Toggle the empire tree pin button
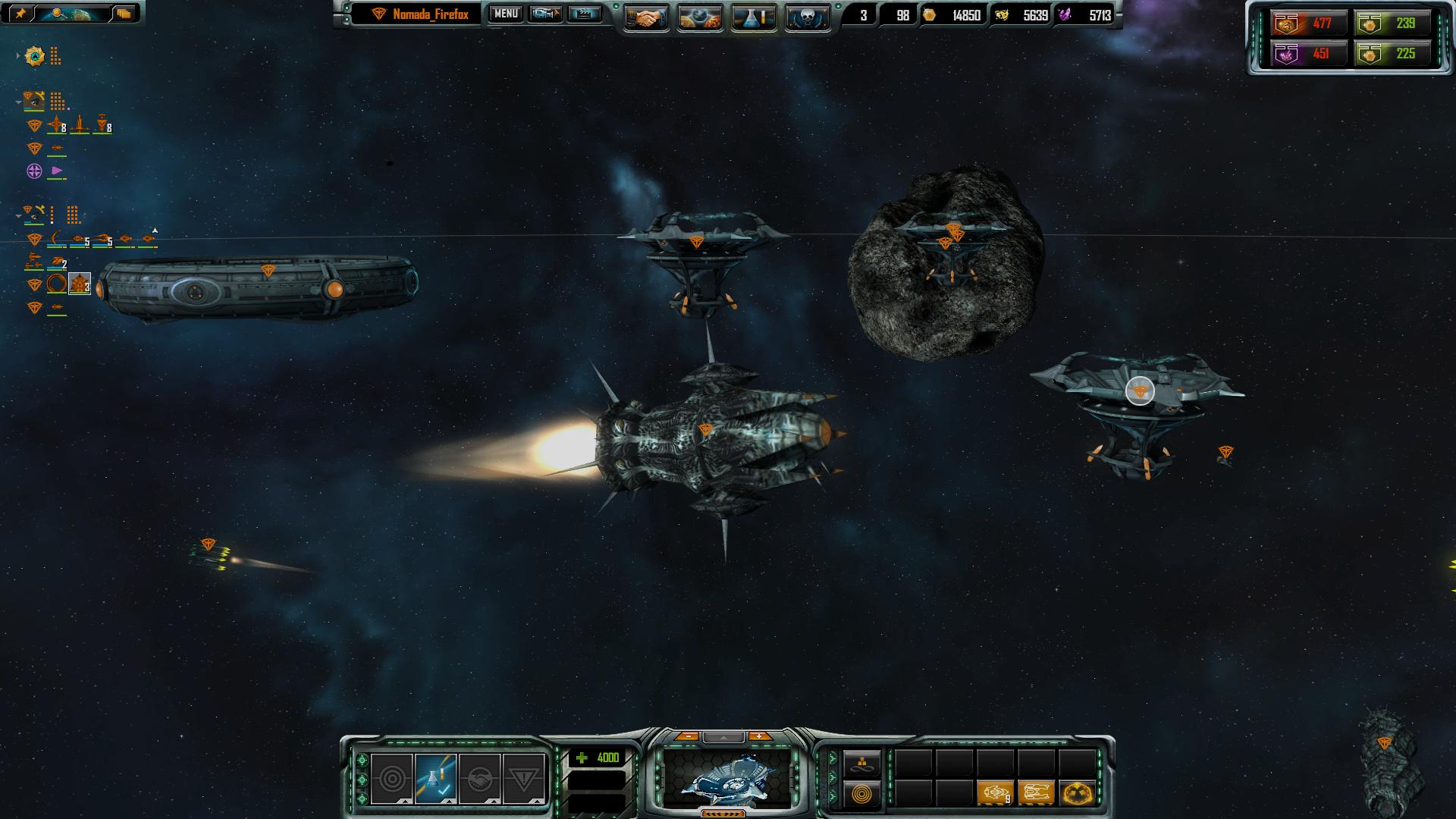Screen dimensions: 1456x819 [20, 13]
